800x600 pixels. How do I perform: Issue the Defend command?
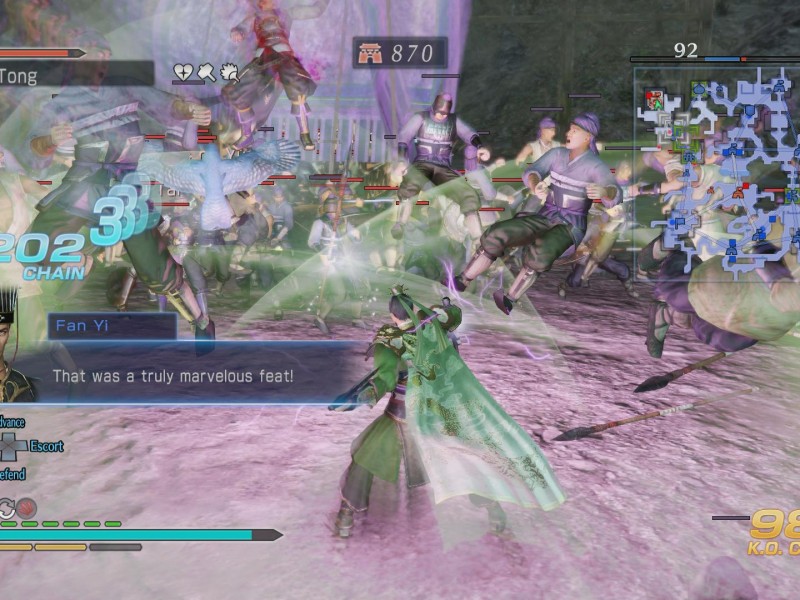[x=12, y=474]
